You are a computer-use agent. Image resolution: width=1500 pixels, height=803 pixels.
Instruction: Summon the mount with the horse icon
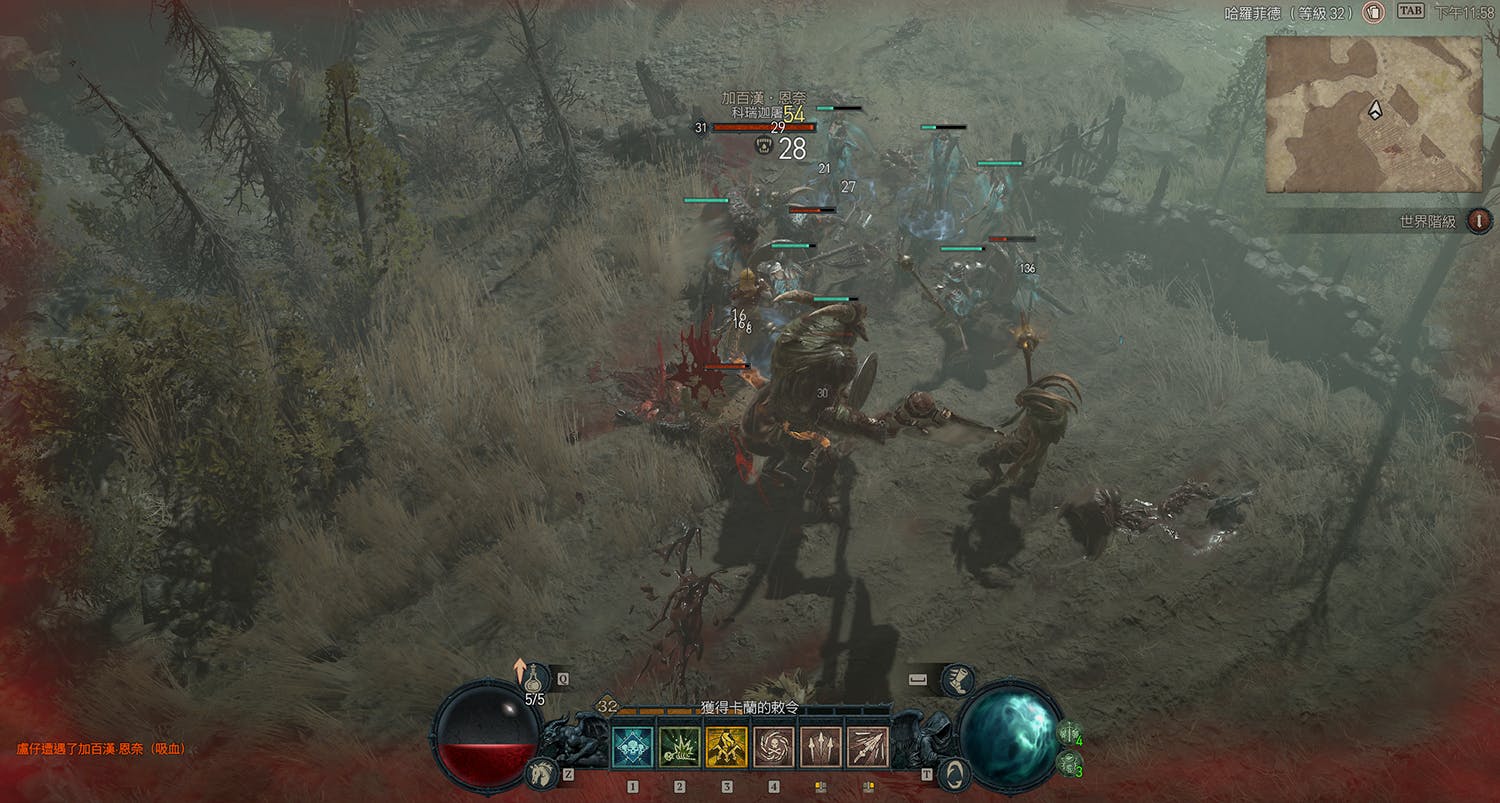(x=541, y=773)
